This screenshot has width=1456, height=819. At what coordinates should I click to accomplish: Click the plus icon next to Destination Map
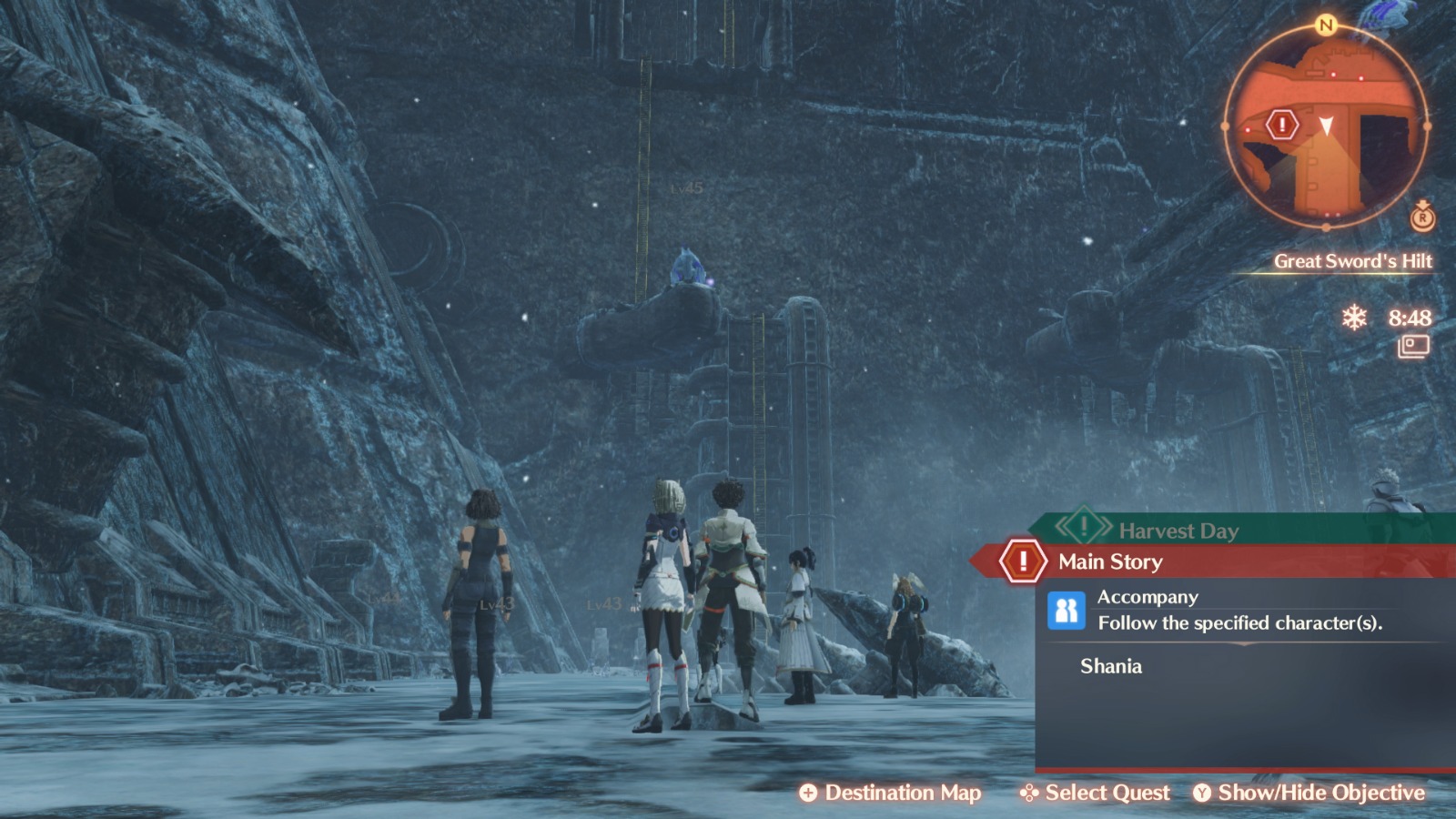pos(809,793)
